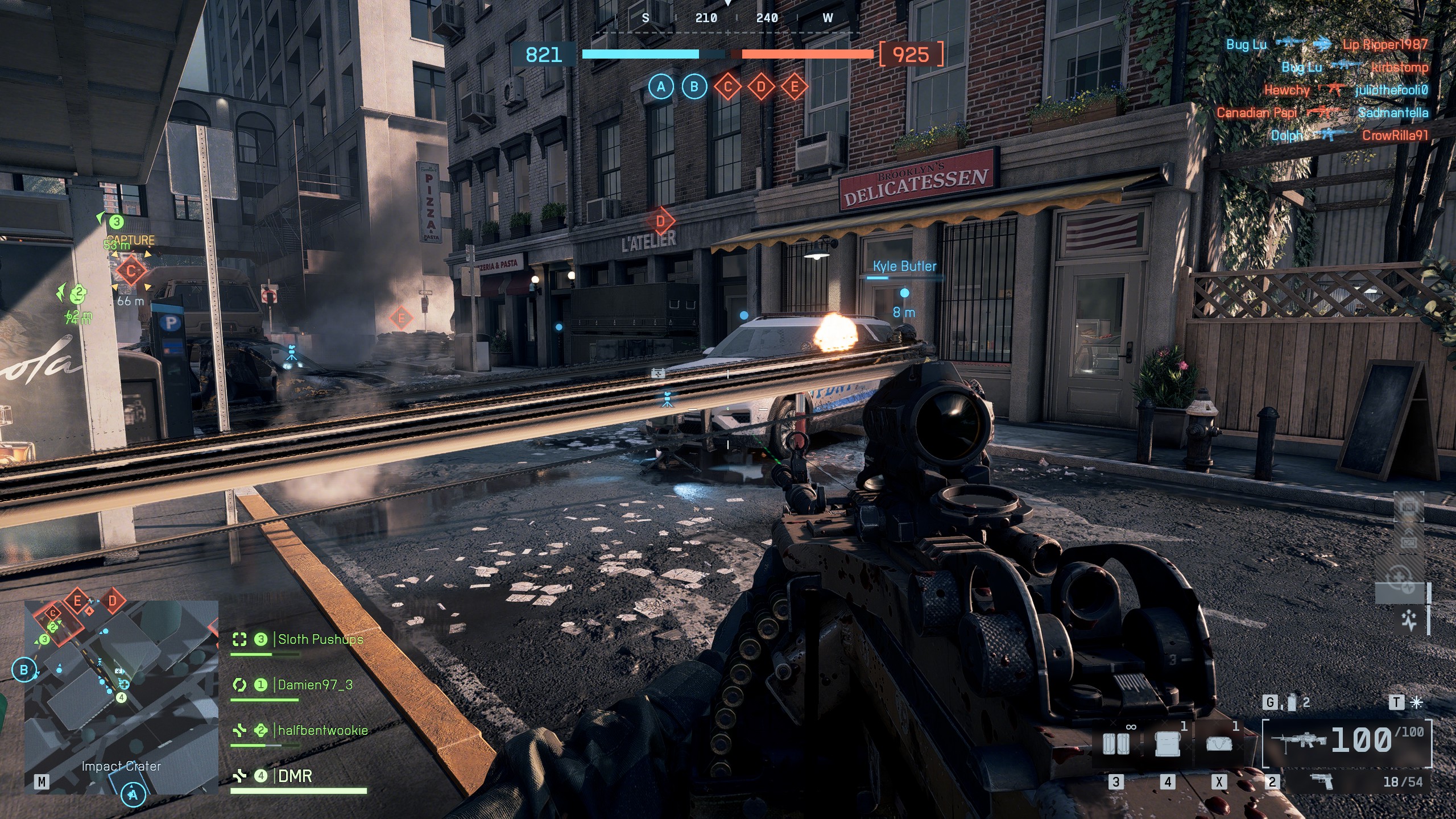Select enemy objective D in the top flag row
This screenshot has width=1456, height=819.
tap(761, 87)
